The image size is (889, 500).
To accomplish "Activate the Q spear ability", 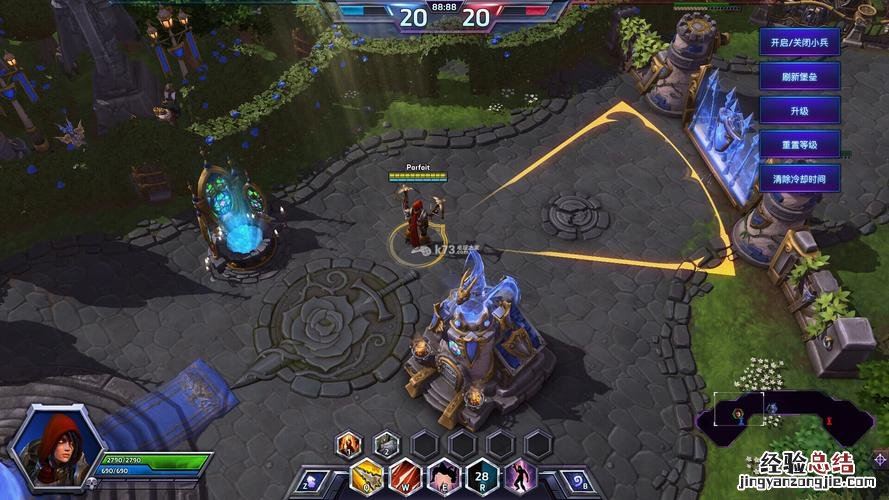I will point(367,476).
